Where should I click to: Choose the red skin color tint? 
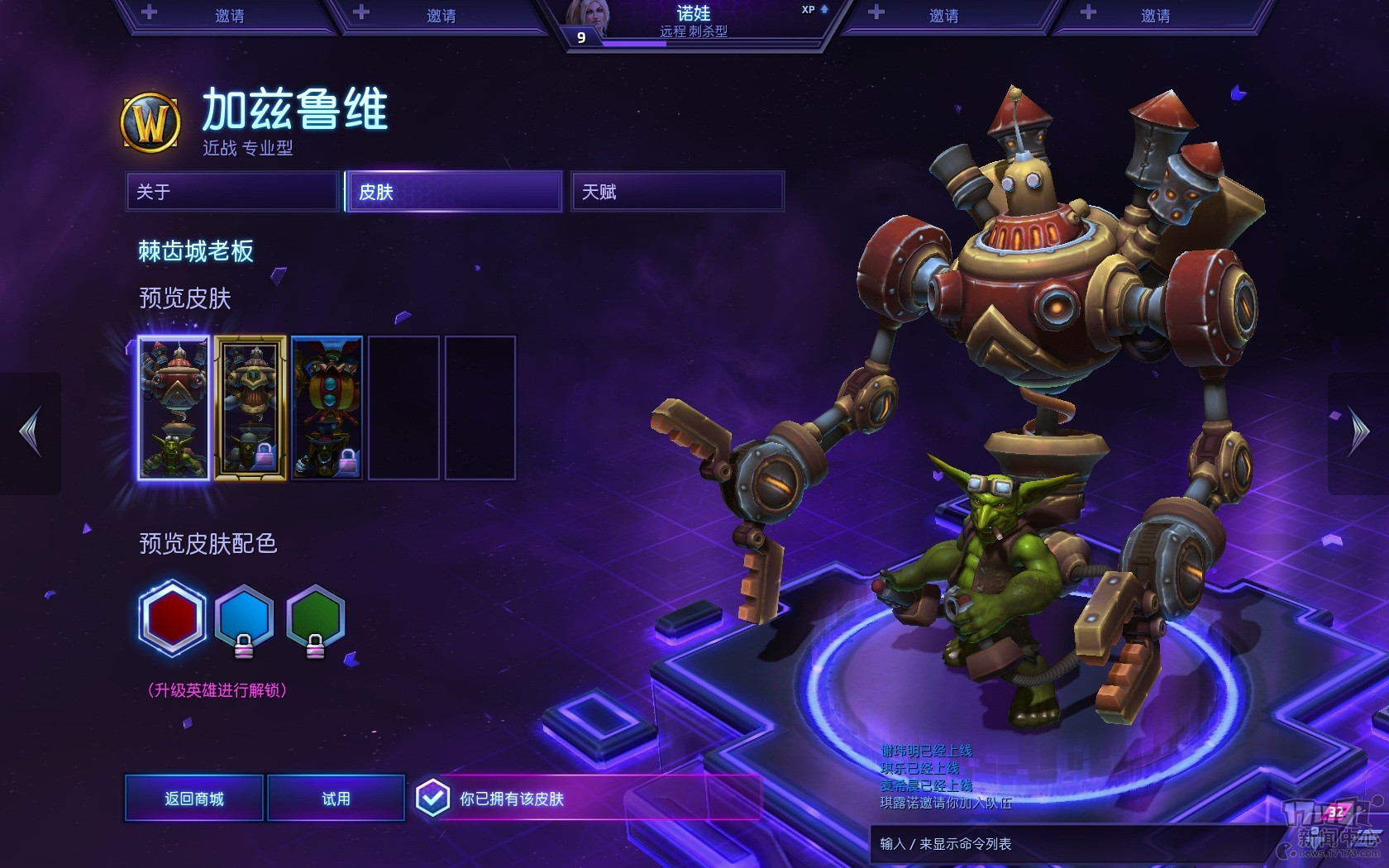click(x=172, y=618)
